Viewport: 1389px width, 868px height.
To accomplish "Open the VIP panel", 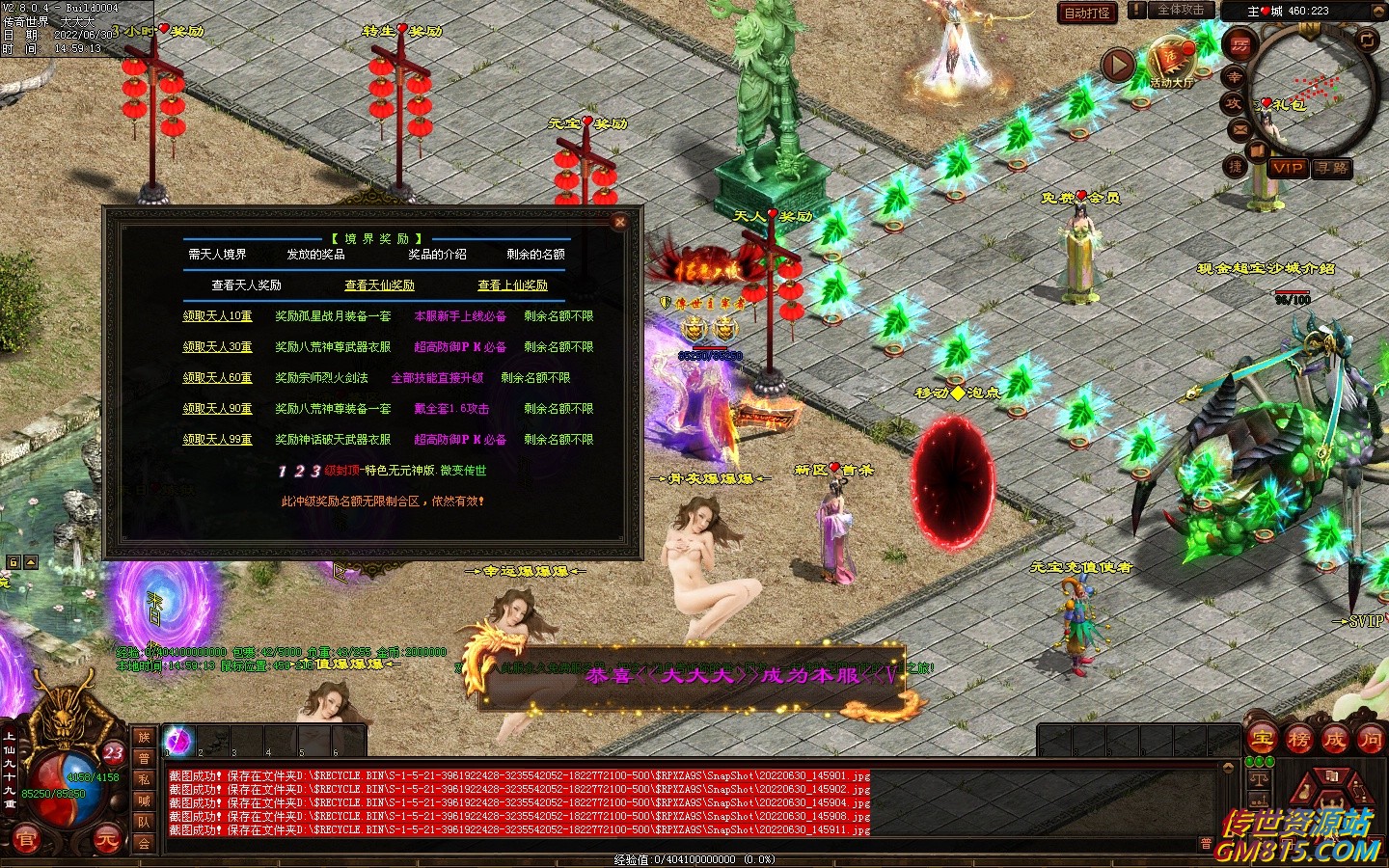I will click(x=1289, y=168).
